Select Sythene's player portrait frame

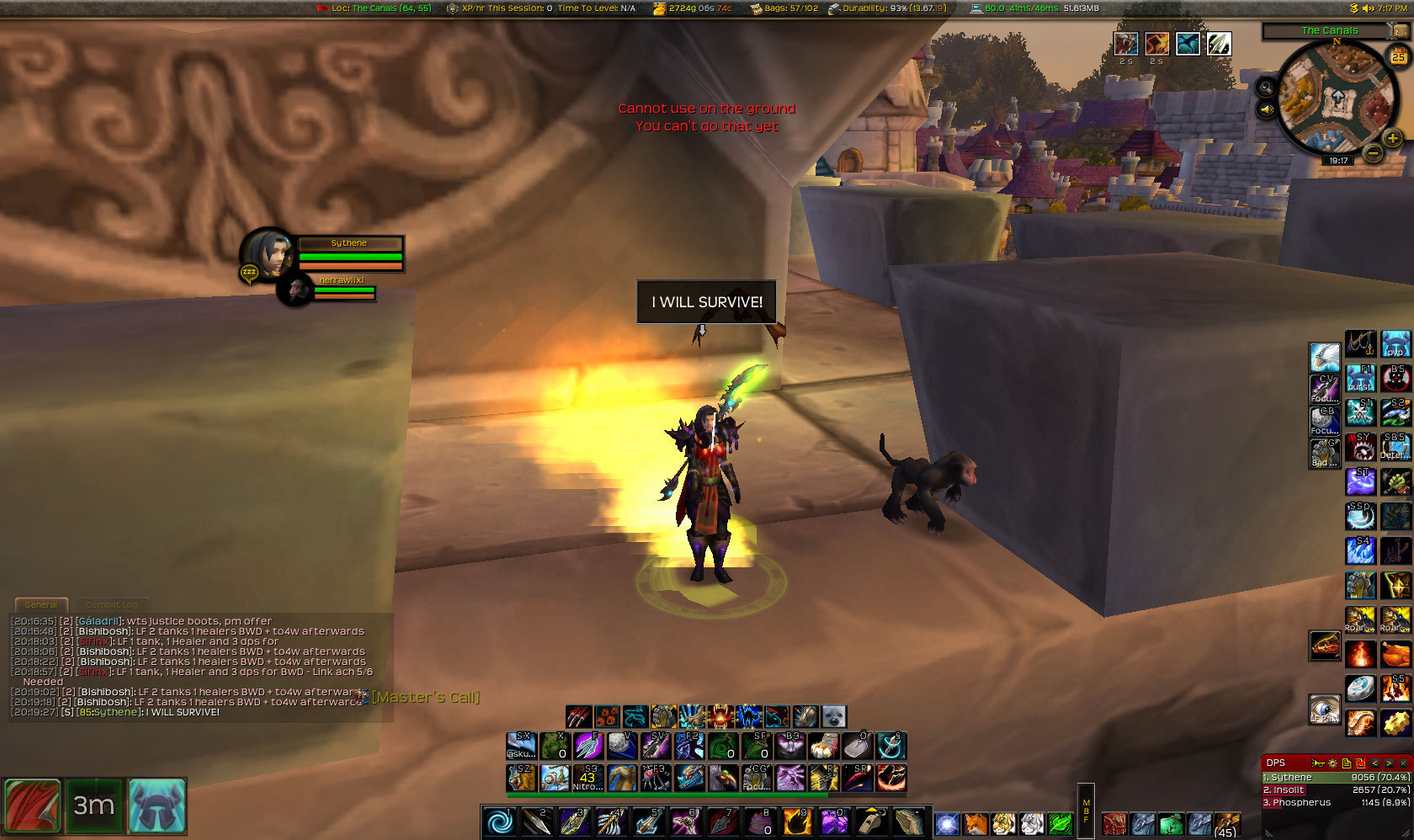266,253
